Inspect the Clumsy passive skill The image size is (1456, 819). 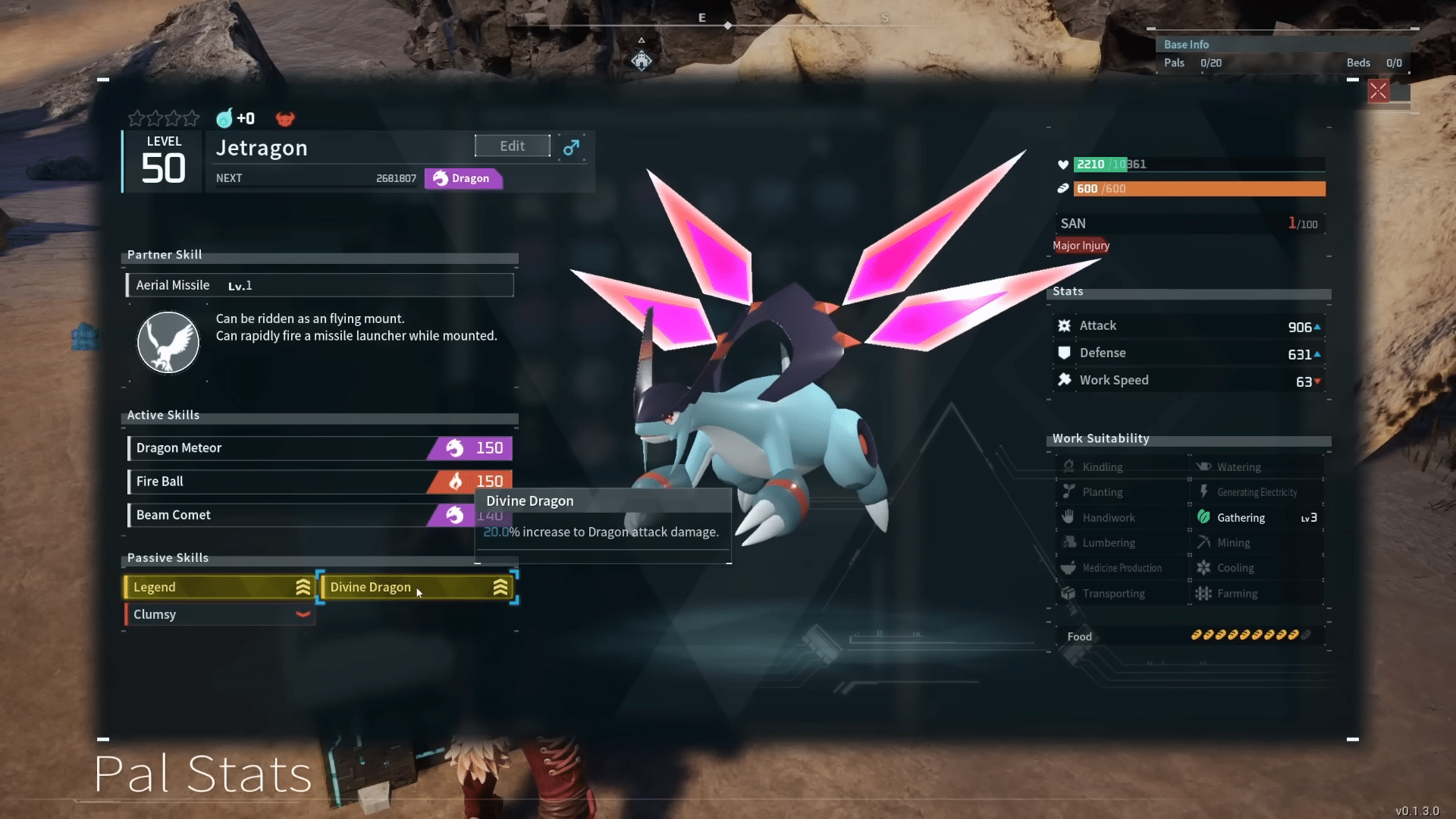pos(219,614)
